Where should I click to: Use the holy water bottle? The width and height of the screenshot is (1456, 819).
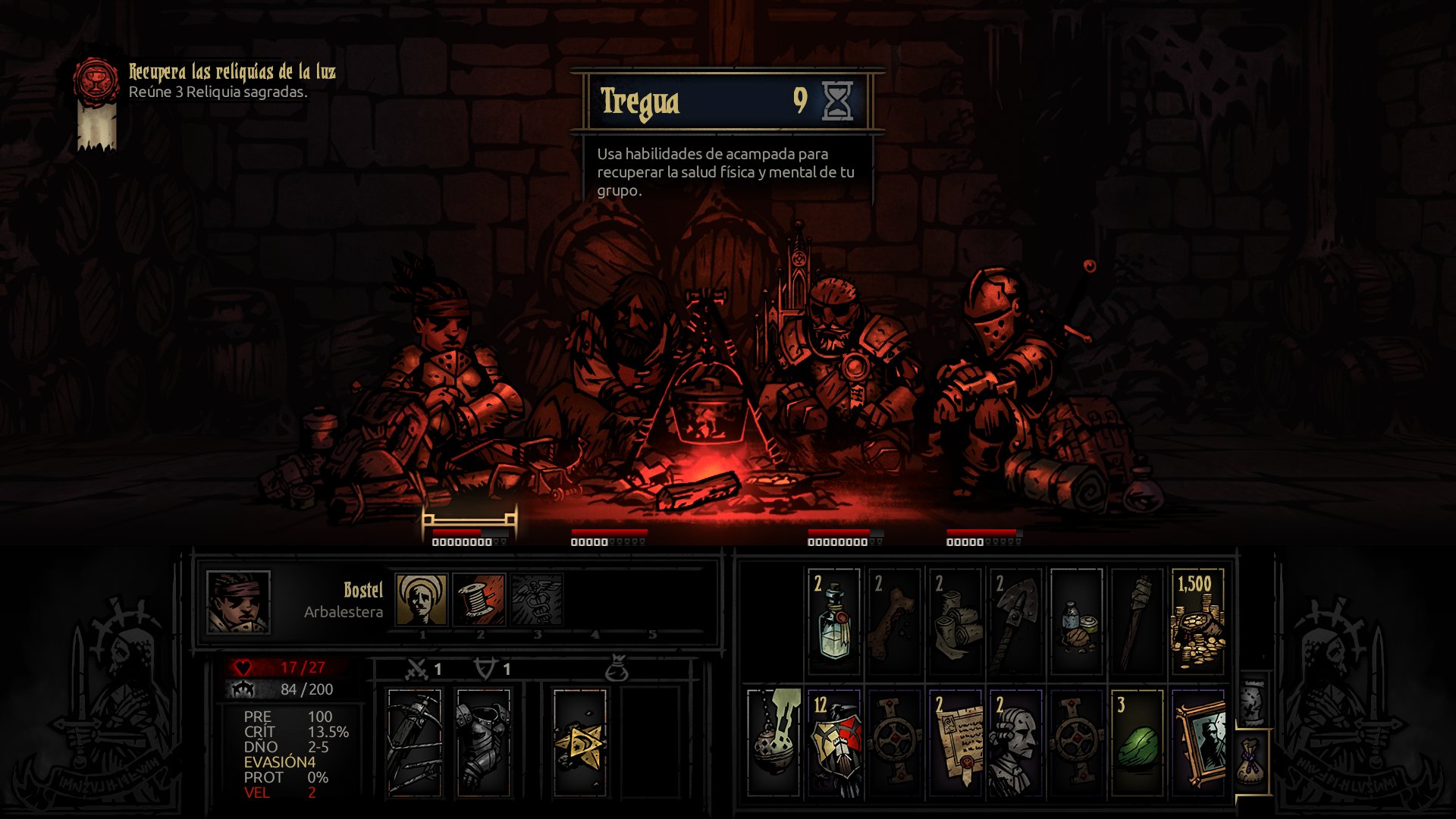click(x=833, y=621)
